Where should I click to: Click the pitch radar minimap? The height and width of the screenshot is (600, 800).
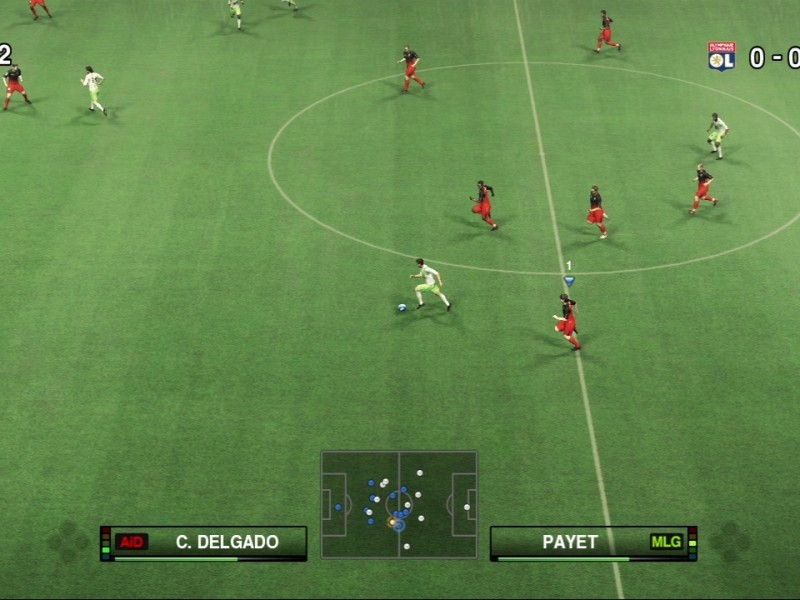(x=399, y=504)
